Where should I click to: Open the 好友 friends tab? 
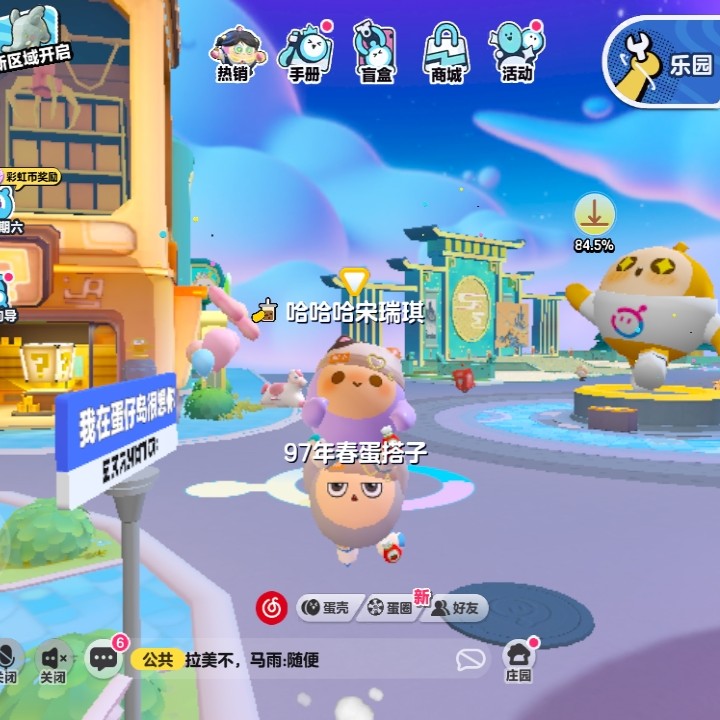455,607
